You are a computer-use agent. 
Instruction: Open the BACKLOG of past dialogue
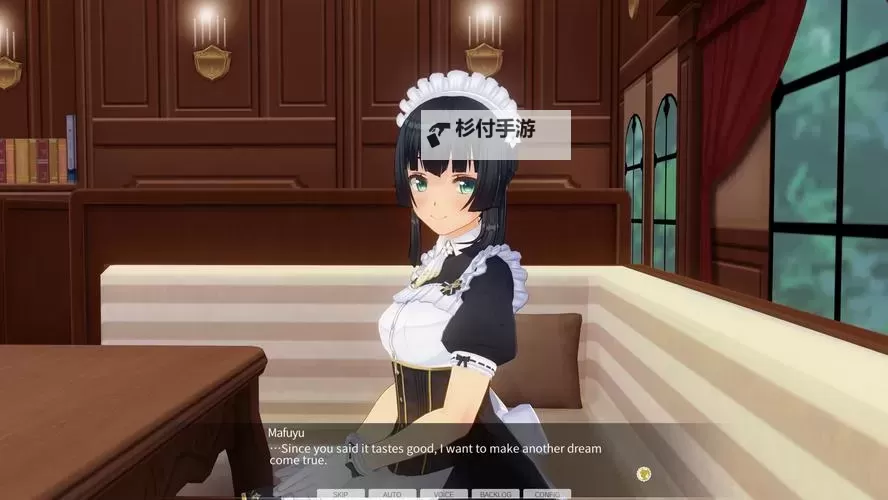pyautogui.click(x=495, y=494)
